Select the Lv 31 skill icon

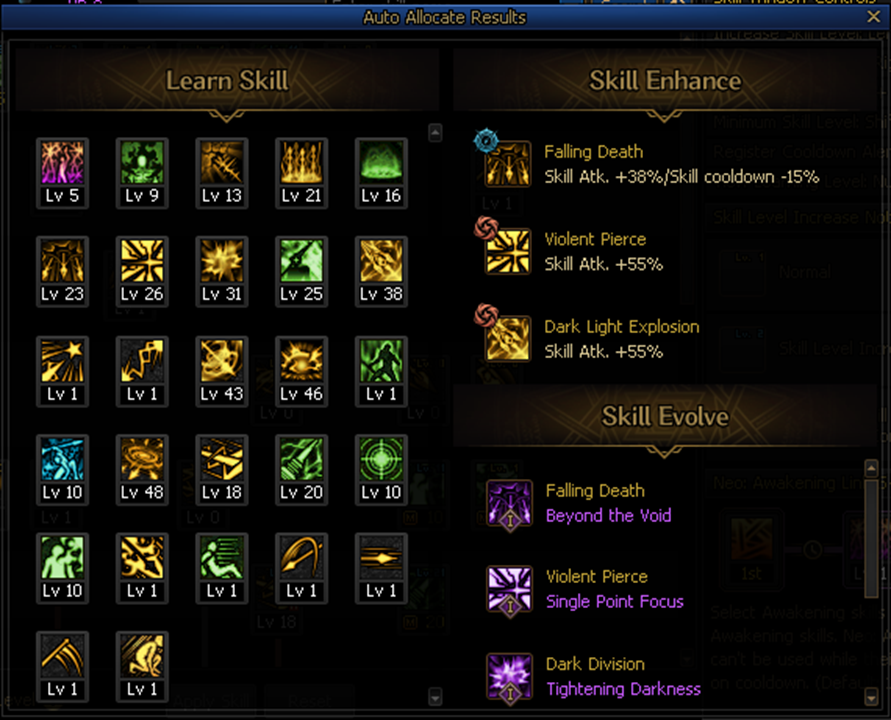click(222, 262)
